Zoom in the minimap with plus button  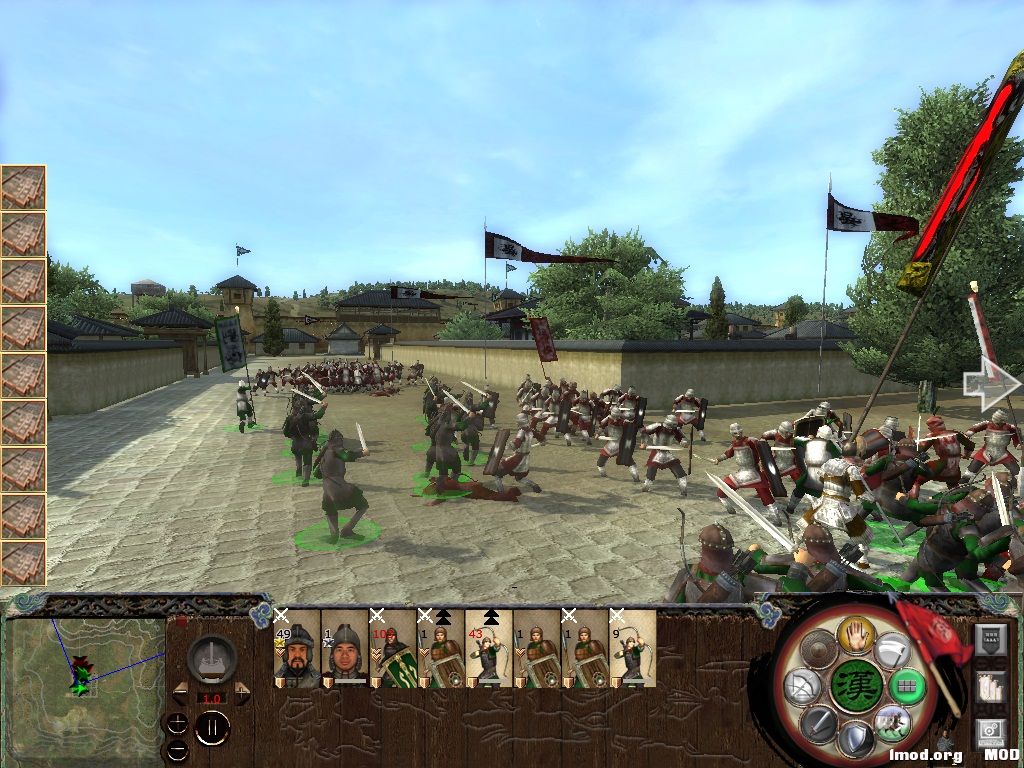[177, 723]
